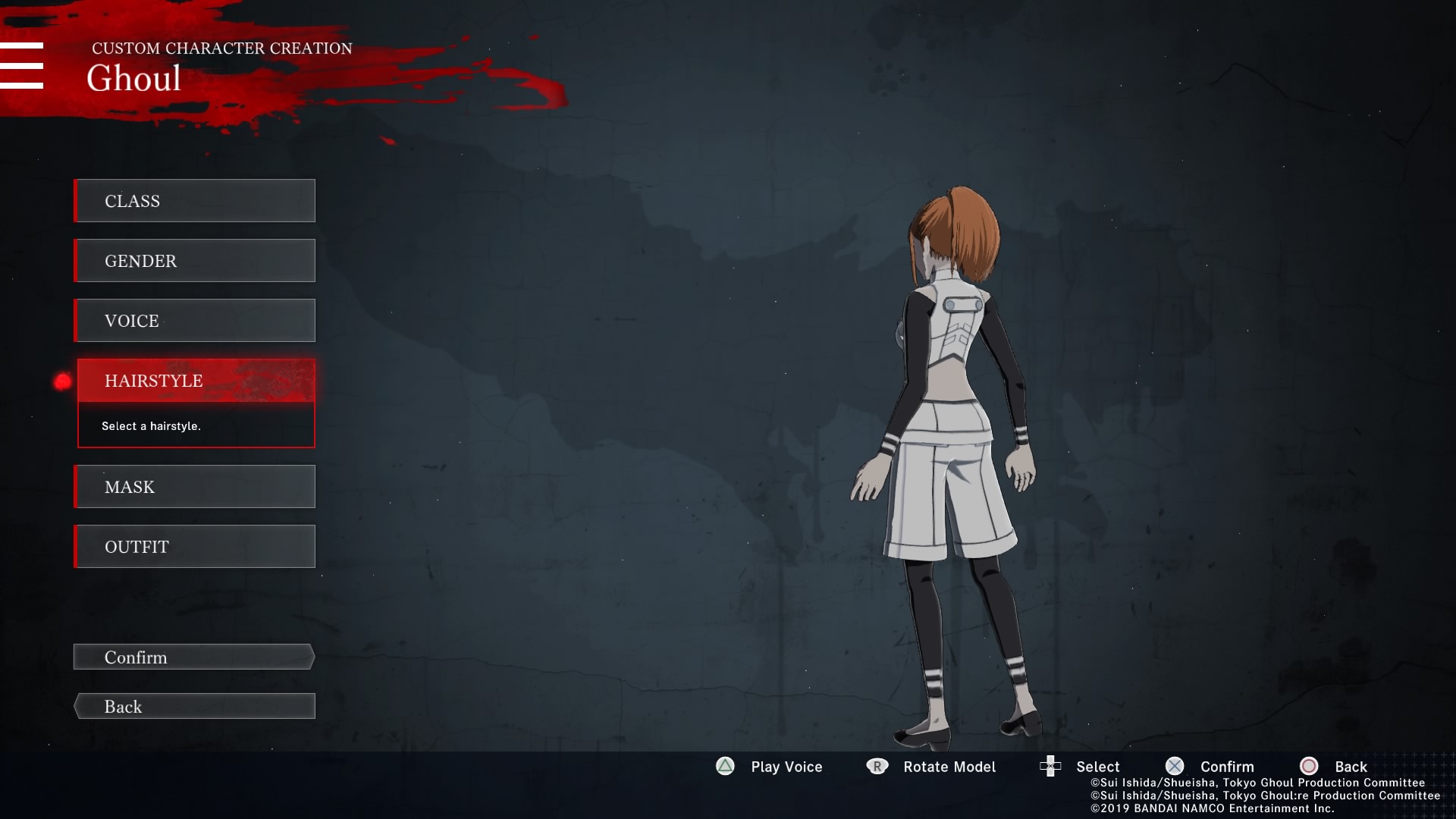The height and width of the screenshot is (819, 1456).
Task: Open the HAIRSTYLE selection
Action: pyautogui.click(x=196, y=381)
